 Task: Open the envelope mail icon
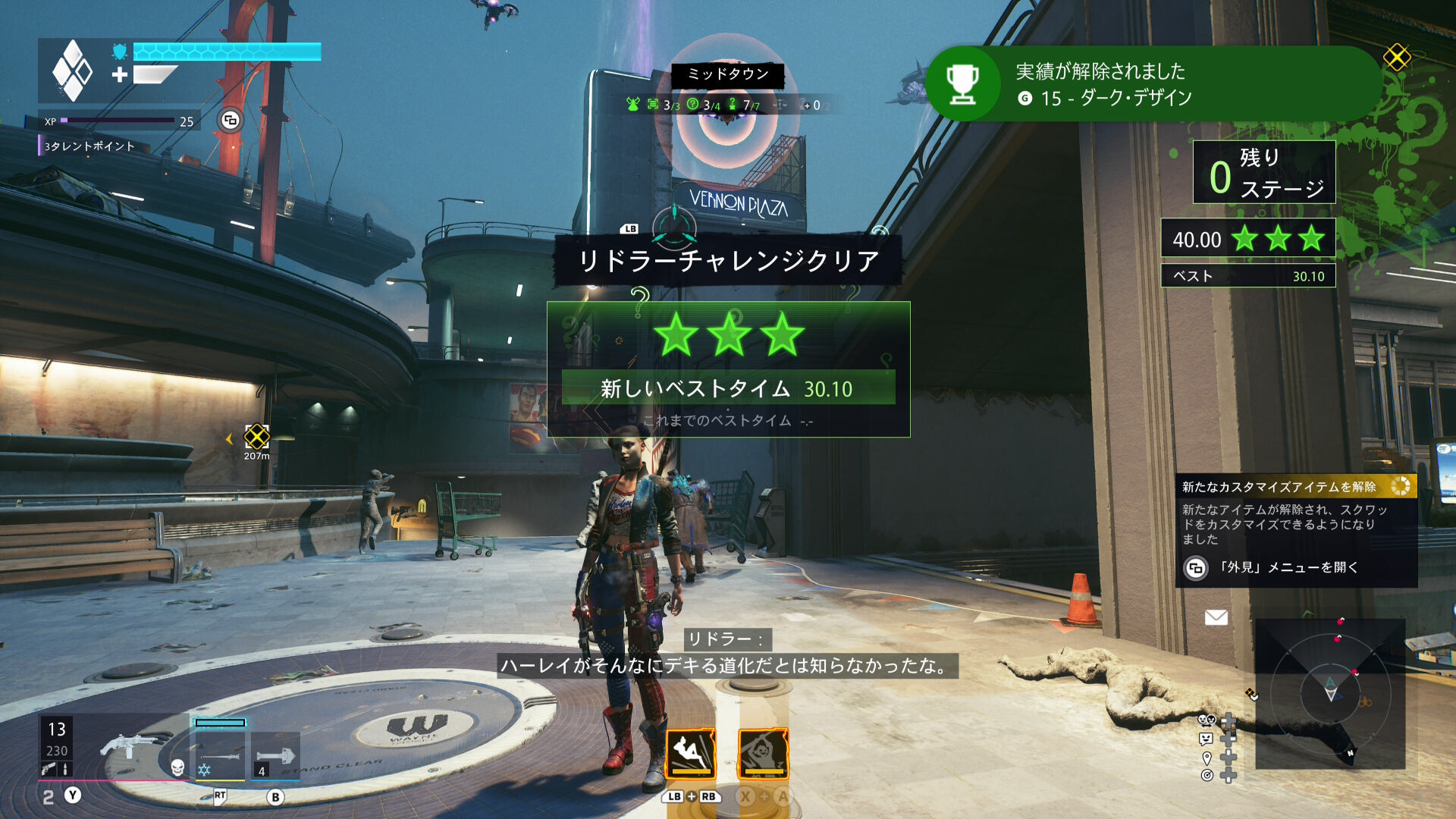pyautogui.click(x=1216, y=617)
